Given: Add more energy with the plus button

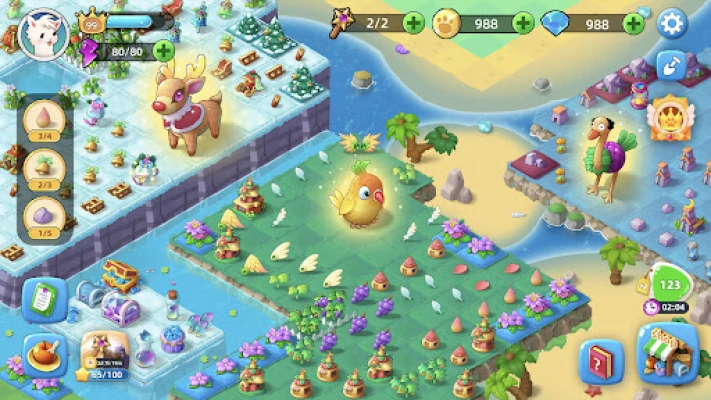Looking at the screenshot, I should (x=163, y=50).
